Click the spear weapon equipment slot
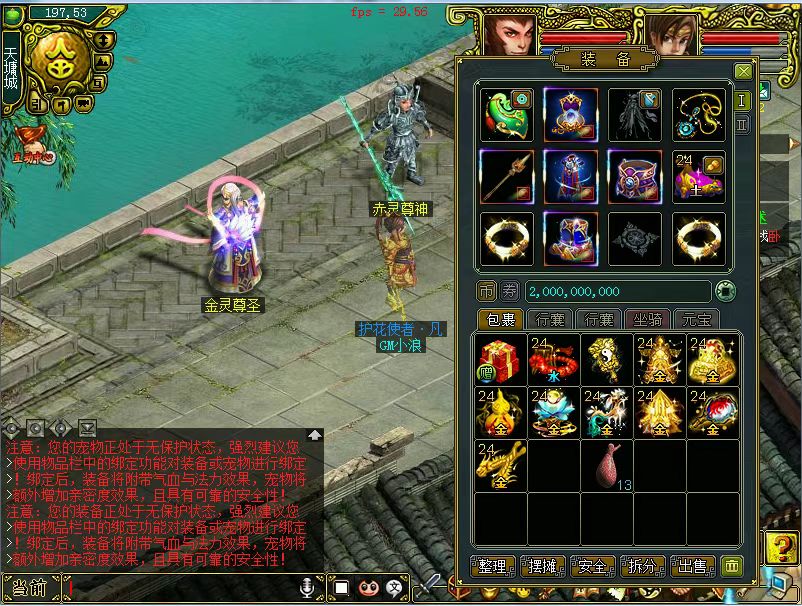 coord(506,176)
